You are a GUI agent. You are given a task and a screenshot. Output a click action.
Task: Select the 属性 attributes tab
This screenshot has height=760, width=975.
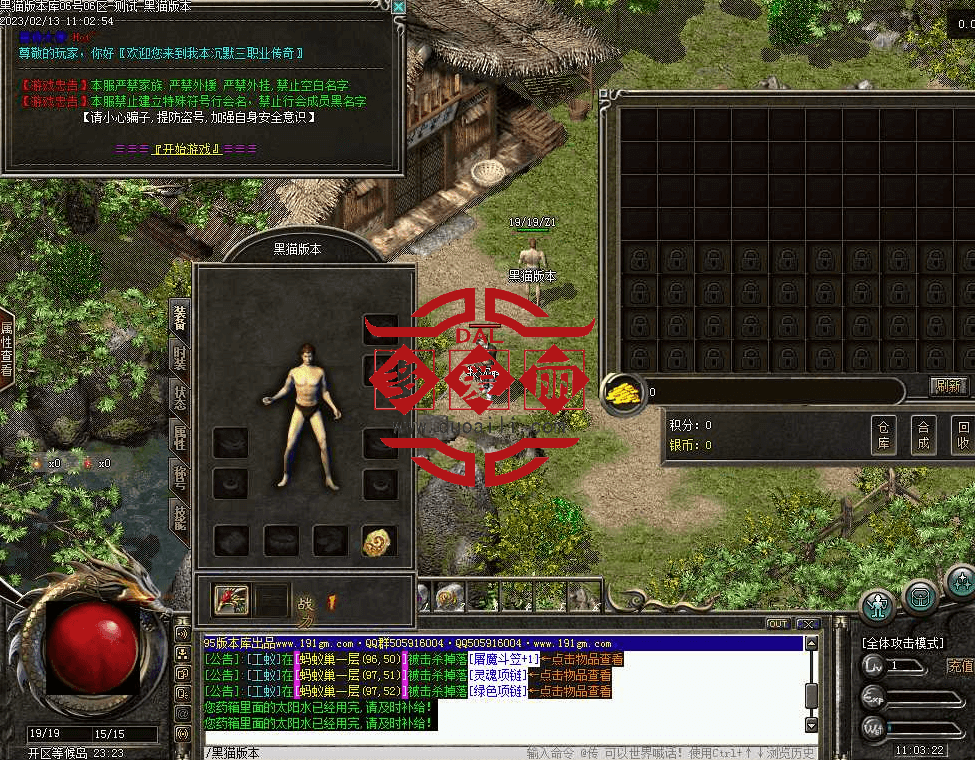coord(180,434)
